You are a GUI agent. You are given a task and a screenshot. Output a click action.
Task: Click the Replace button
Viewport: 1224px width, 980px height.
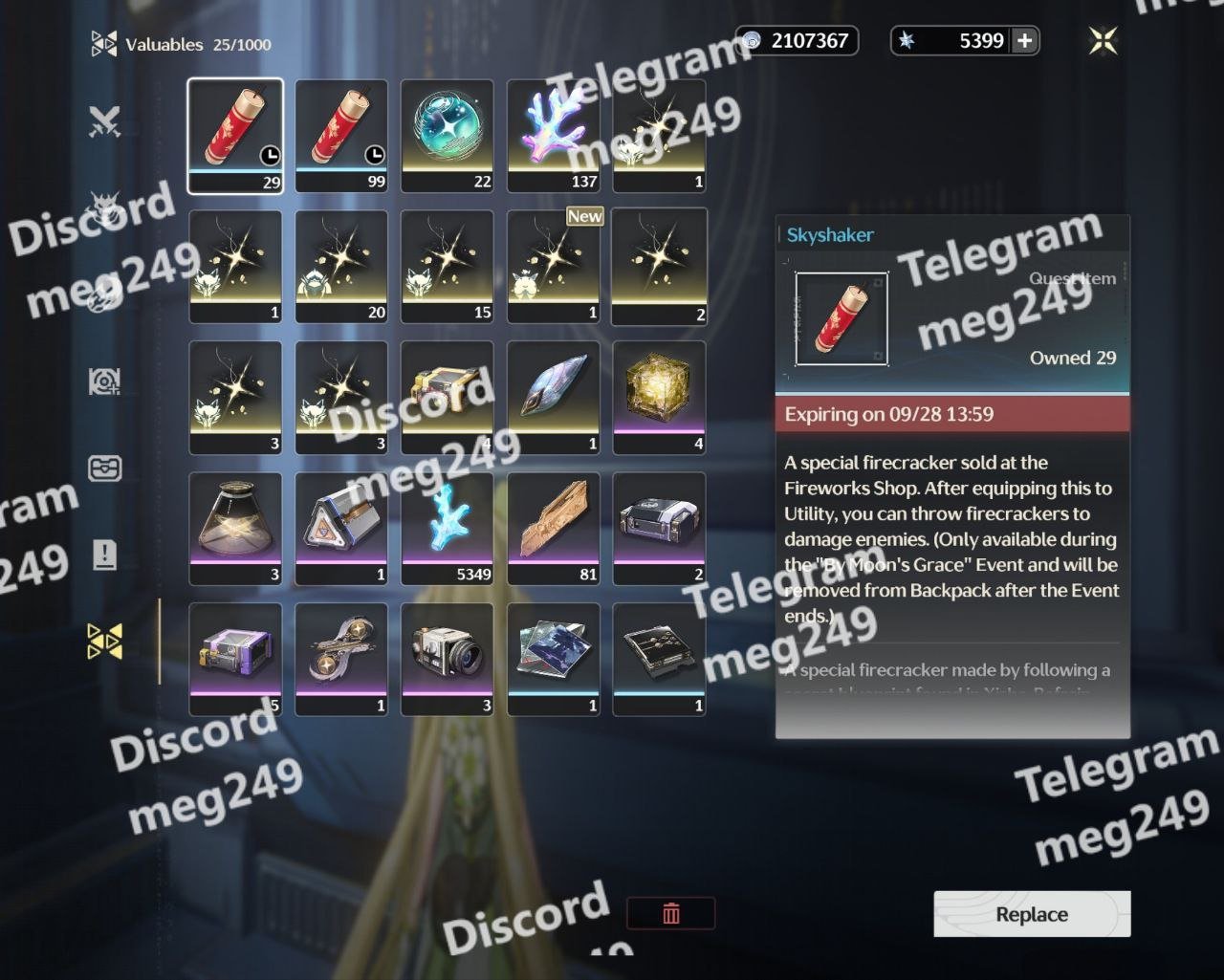pos(1032,914)
